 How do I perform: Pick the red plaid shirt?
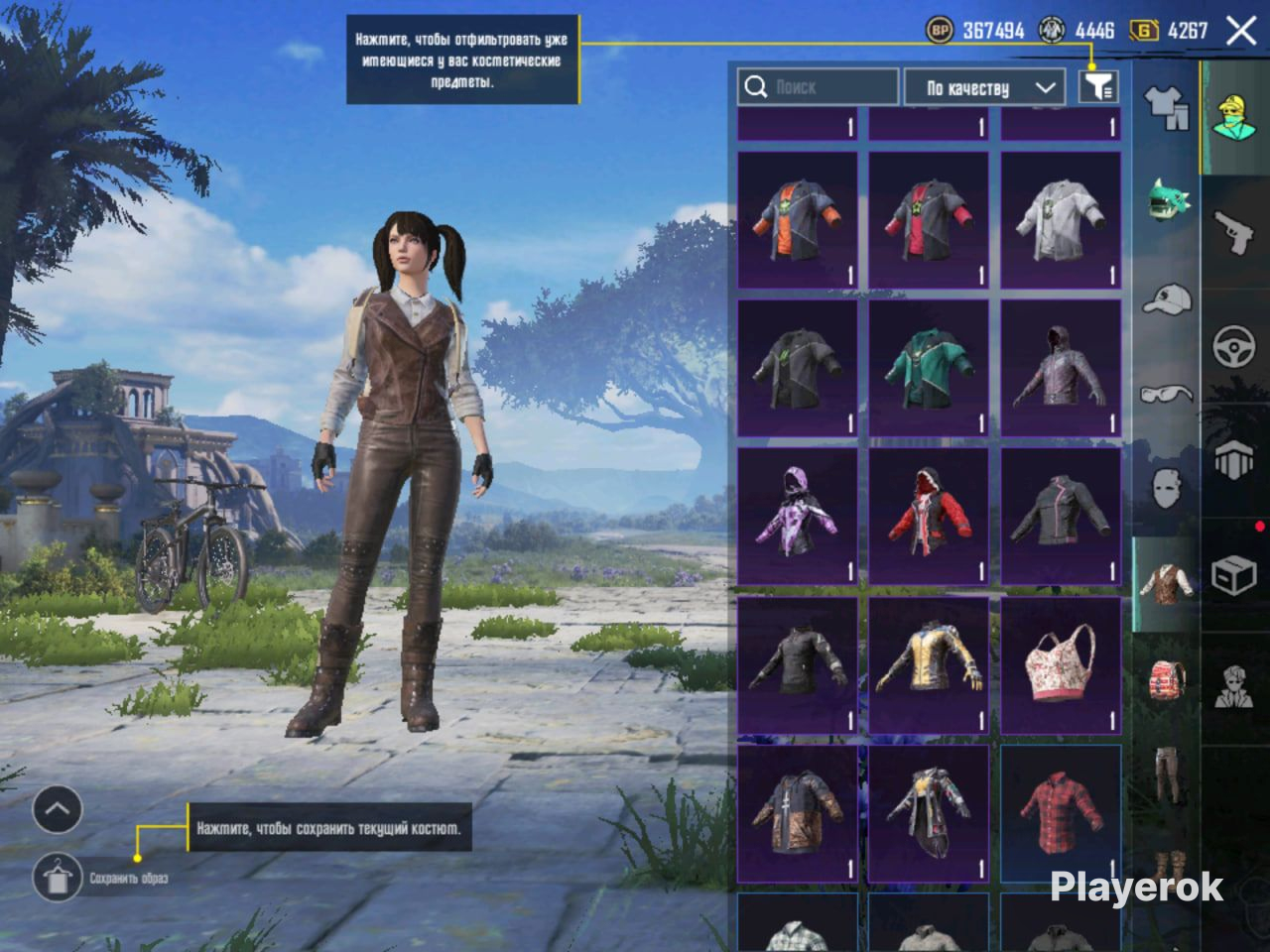point(1060,814)
